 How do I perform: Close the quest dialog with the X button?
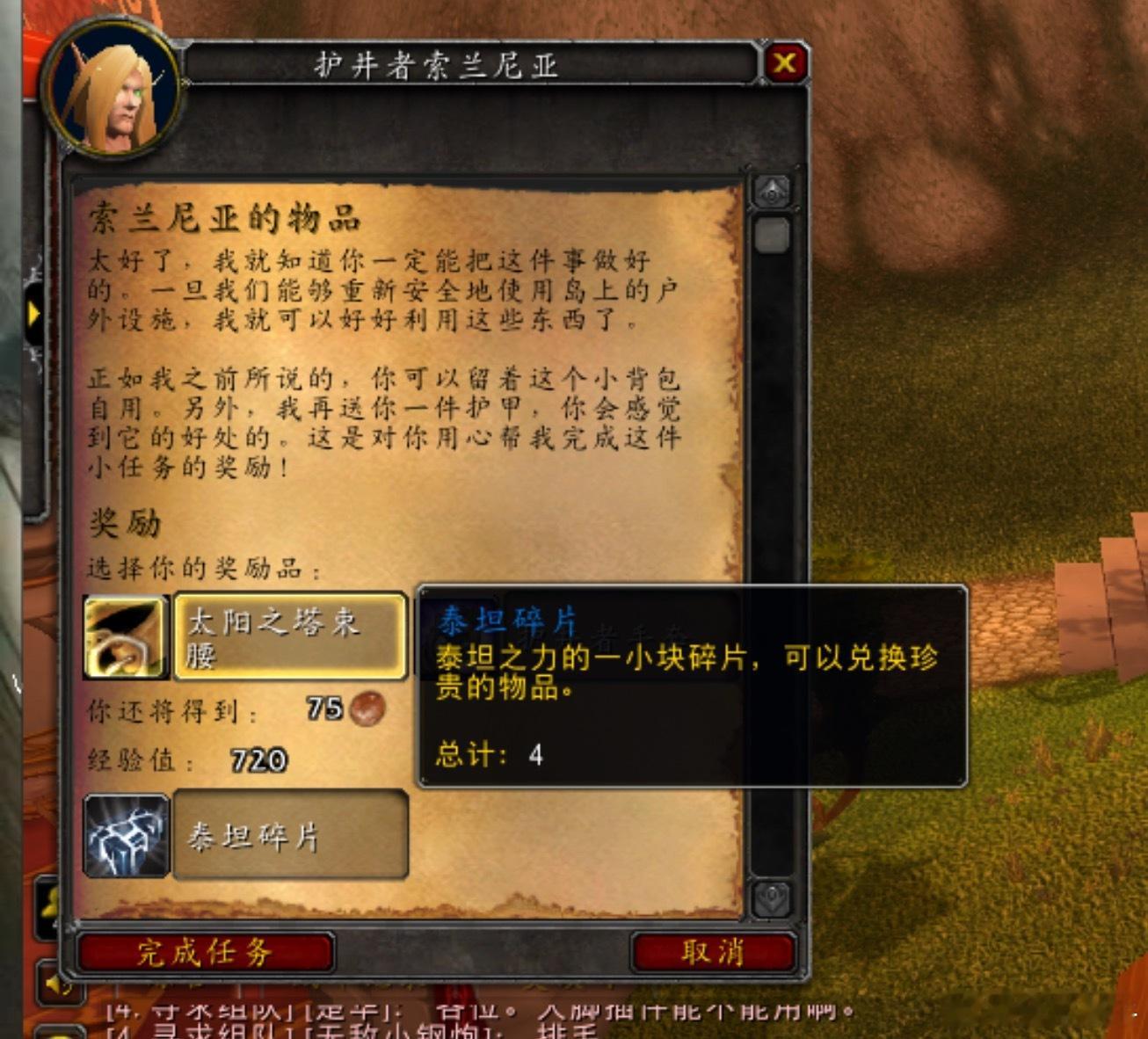[785, 62]
